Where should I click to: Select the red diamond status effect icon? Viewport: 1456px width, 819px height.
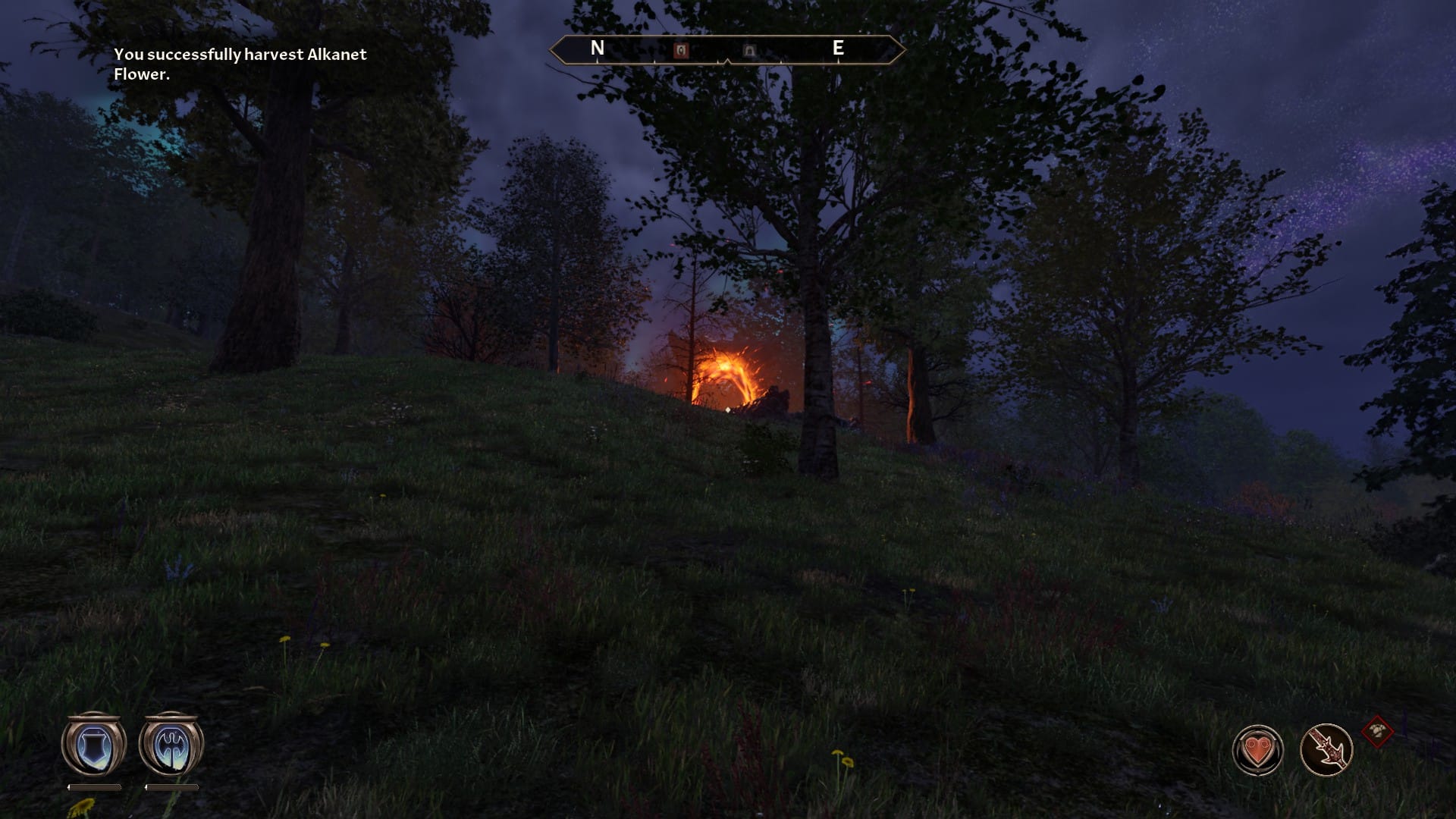(1377, 732)
